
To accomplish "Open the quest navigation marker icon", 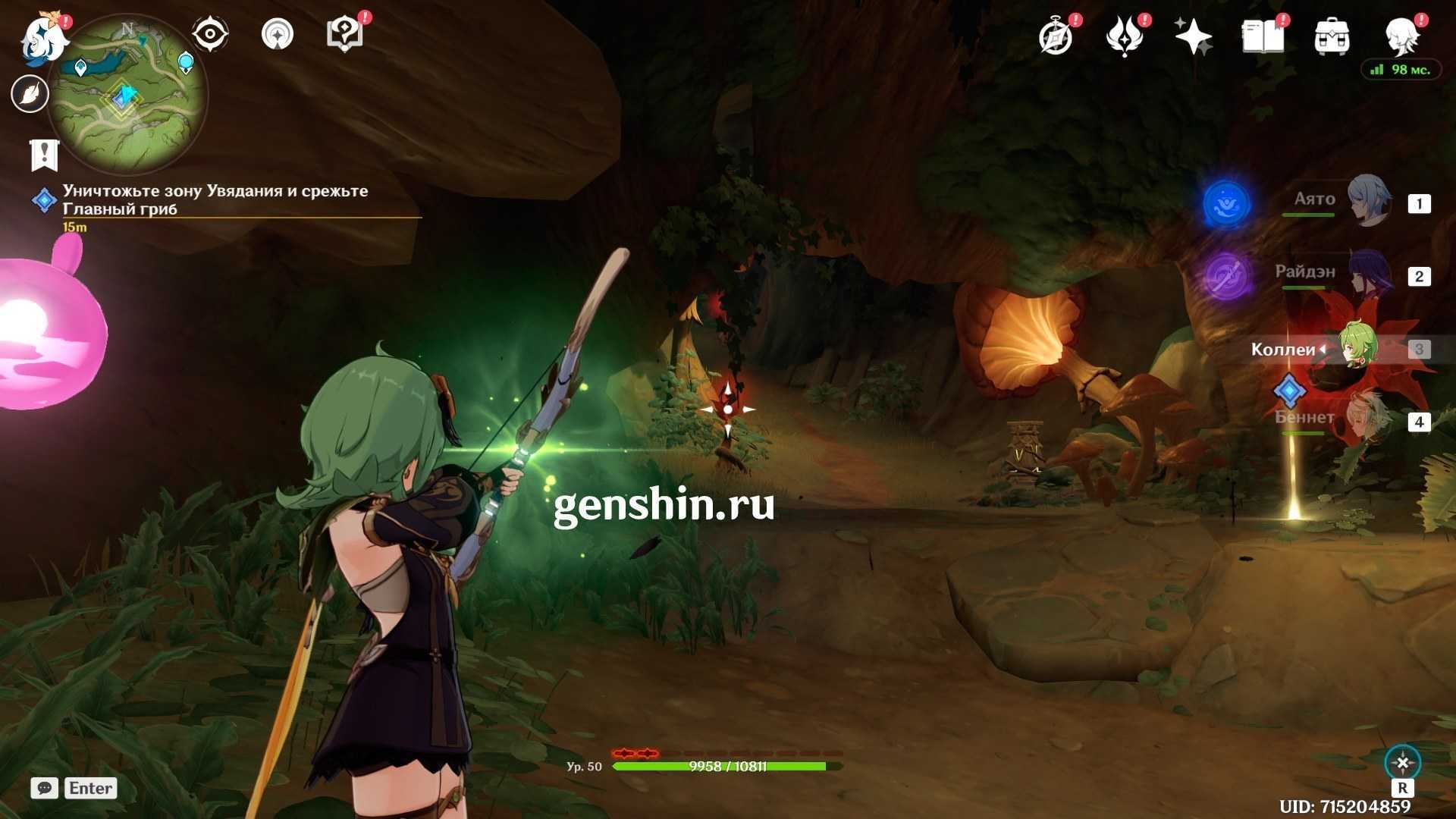I will tap(278, 34).
